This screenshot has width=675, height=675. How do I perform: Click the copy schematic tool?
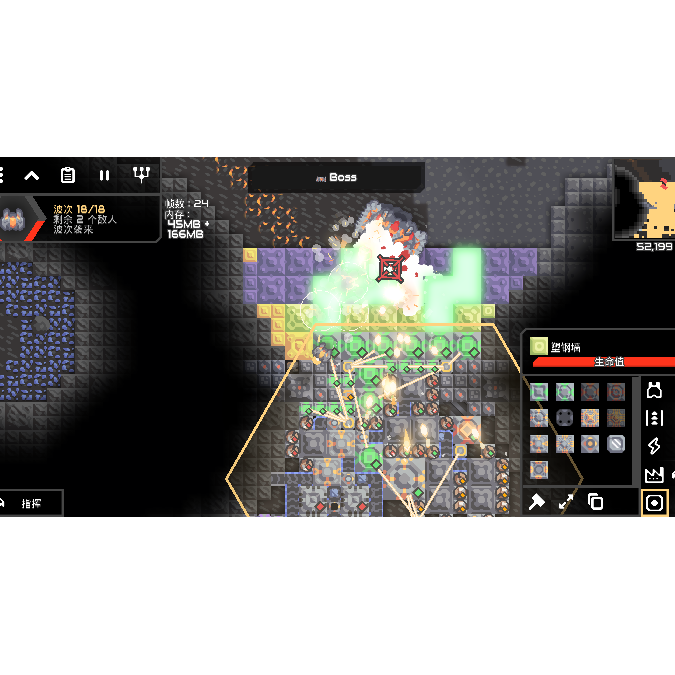pos(595,502)
